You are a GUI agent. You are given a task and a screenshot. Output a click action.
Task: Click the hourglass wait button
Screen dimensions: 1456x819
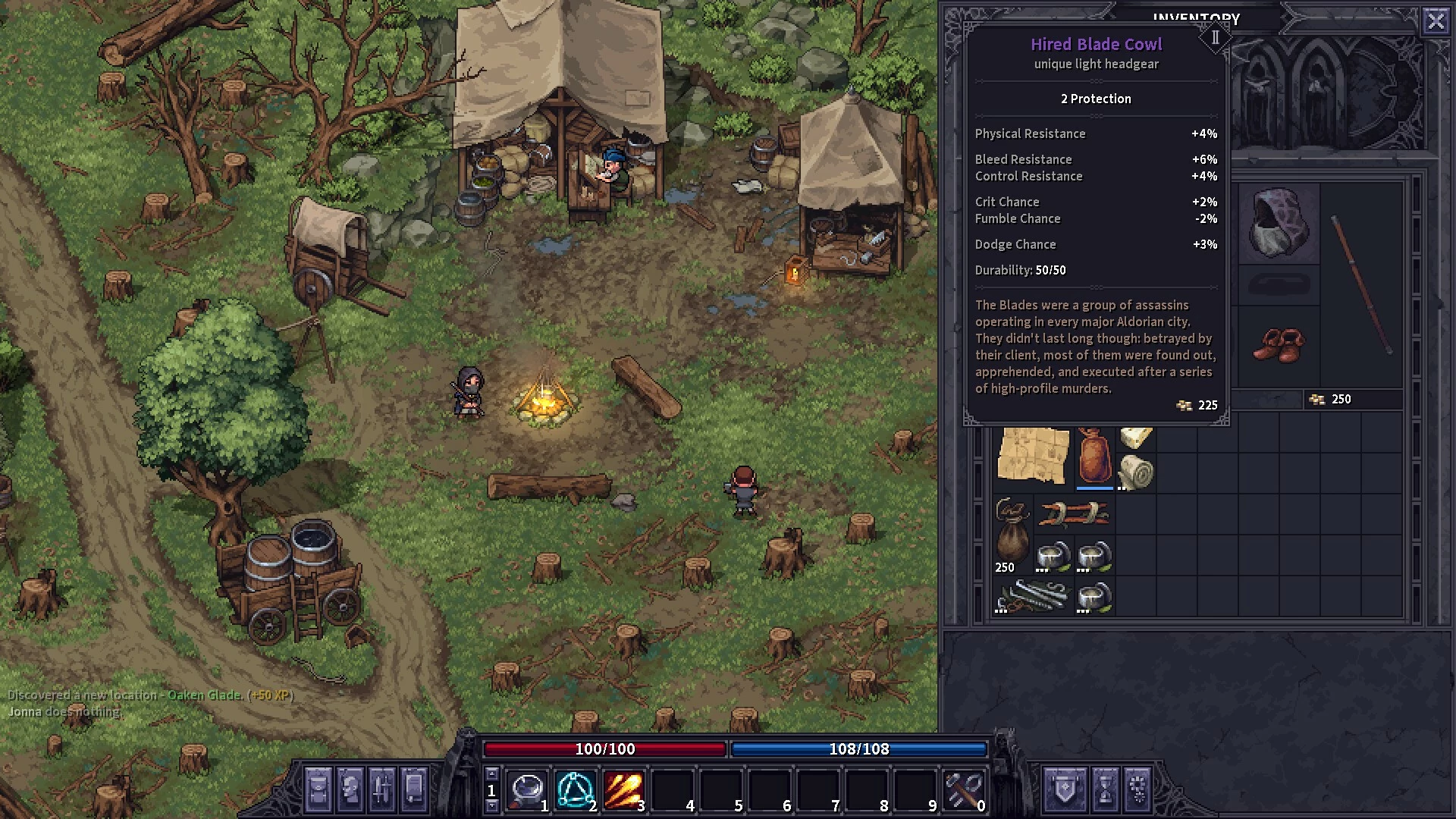coord(1105,789)
